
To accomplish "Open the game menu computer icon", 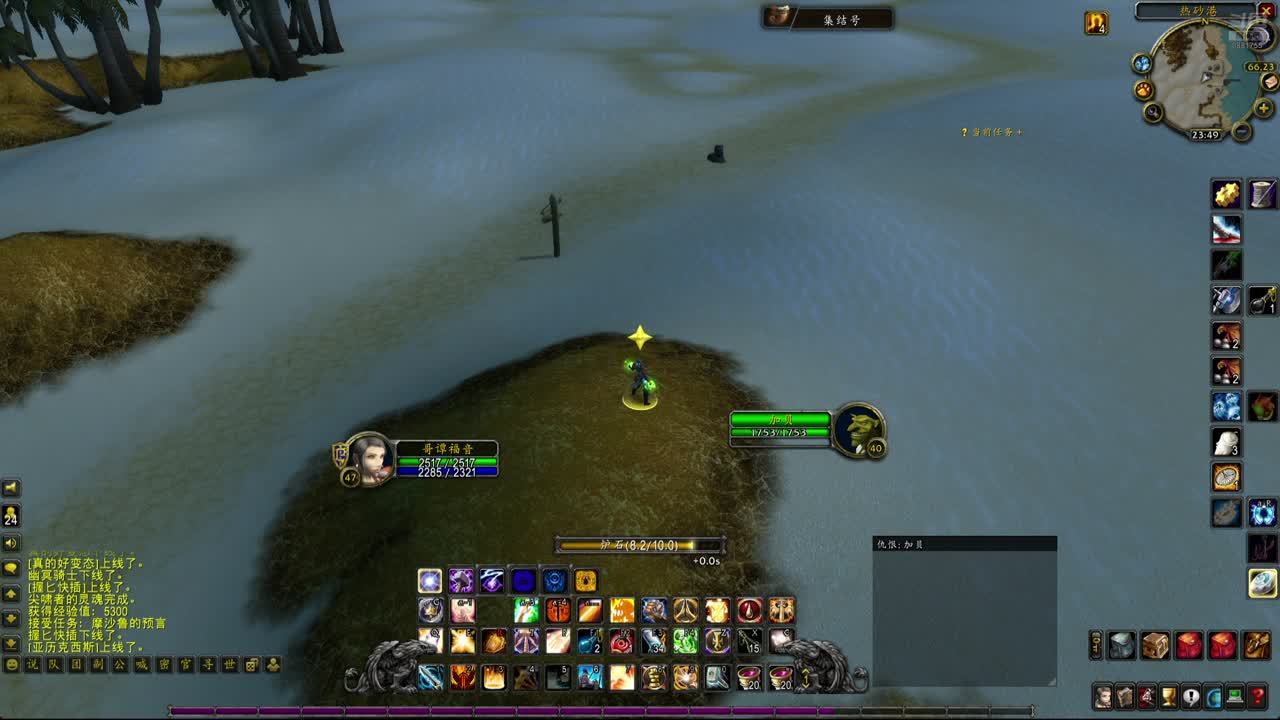I will point(1236,696).
